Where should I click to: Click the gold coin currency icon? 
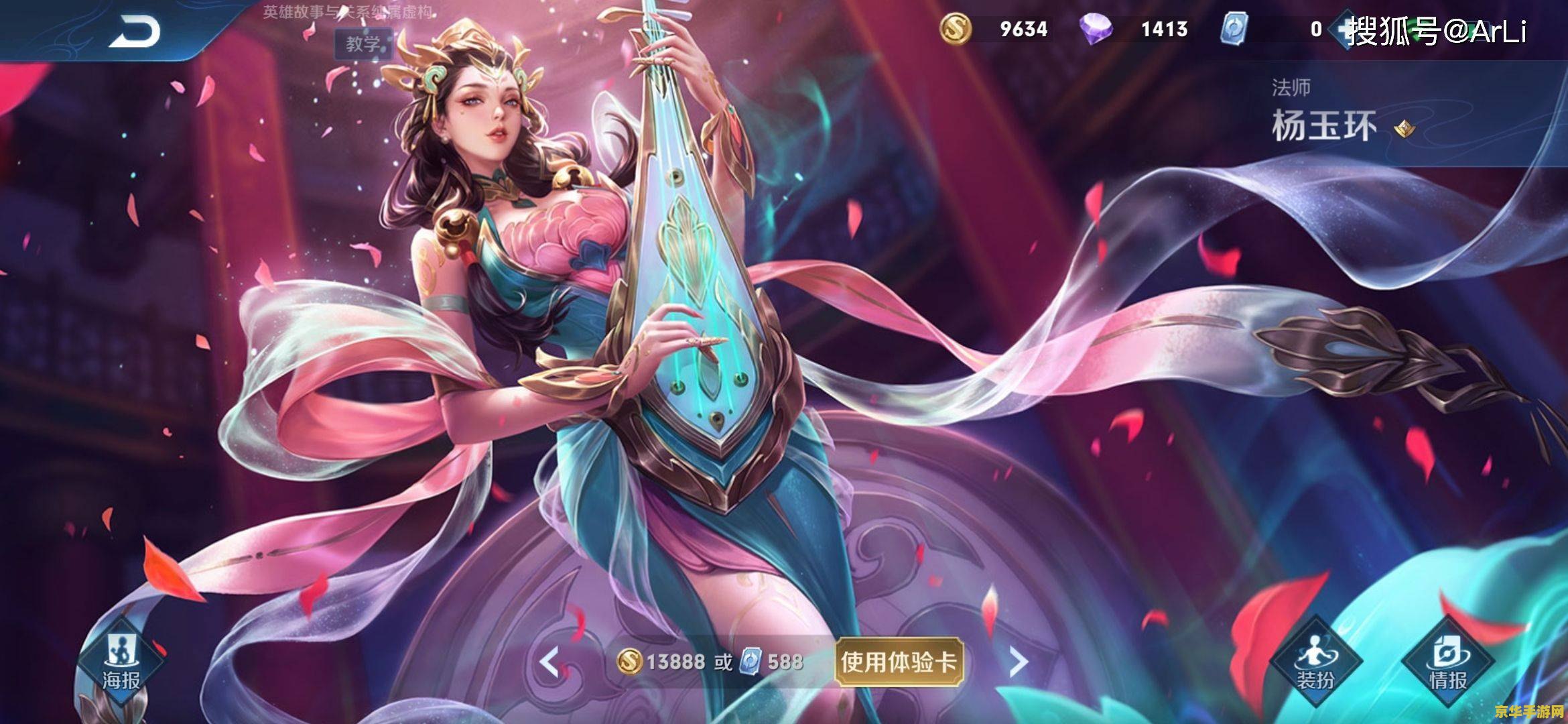pyautogui.click(x=957, y=29)
